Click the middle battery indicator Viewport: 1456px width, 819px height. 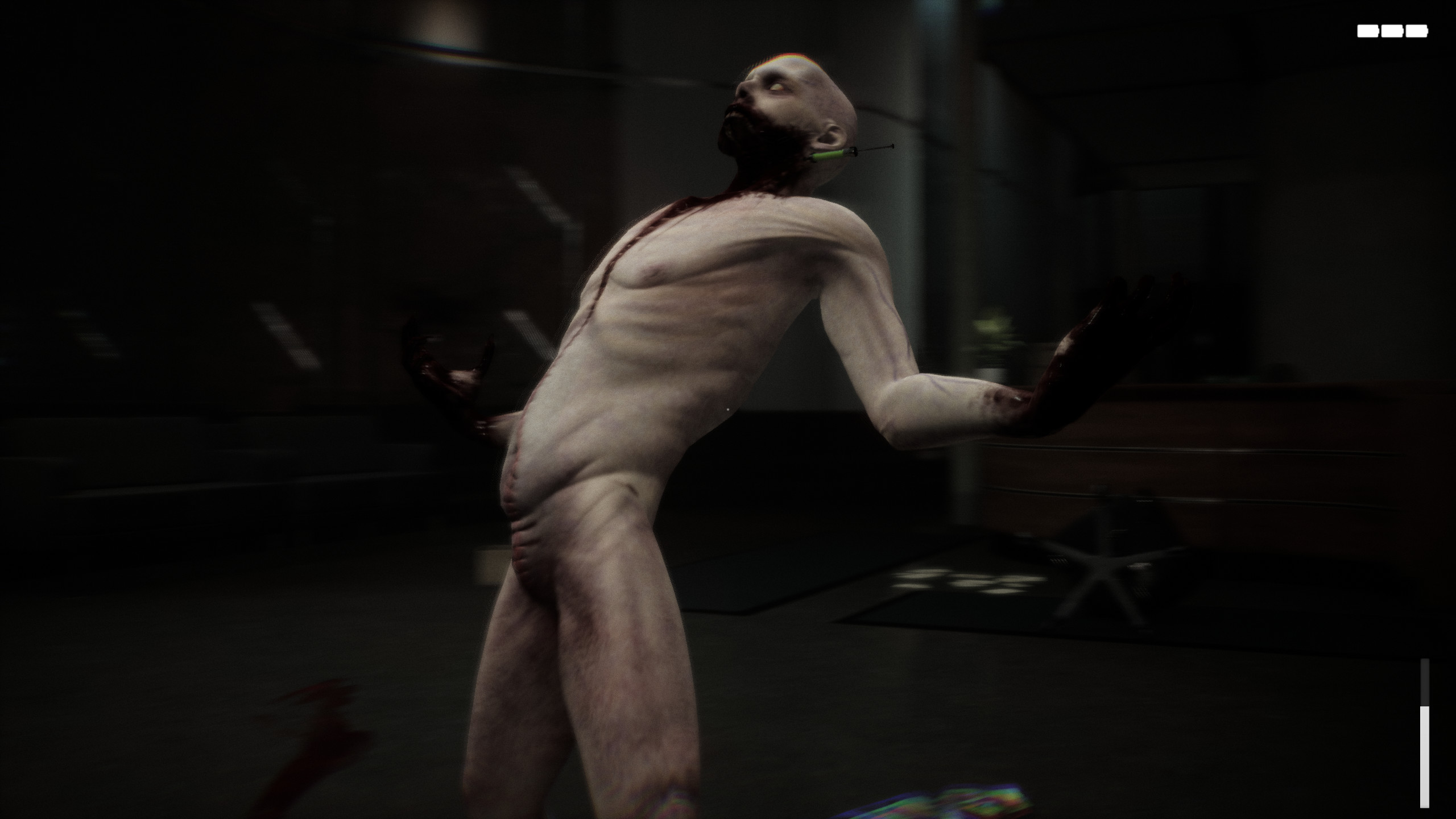(x=1392, y=31)
